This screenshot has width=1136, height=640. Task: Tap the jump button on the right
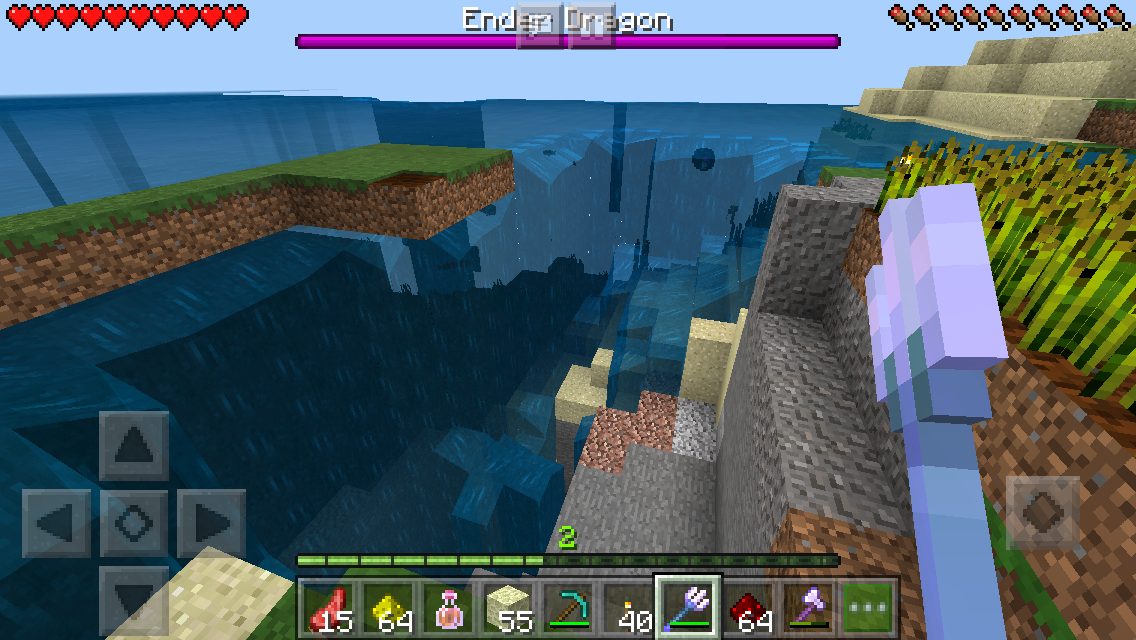pyautogui.click(x=1042, y=512)
